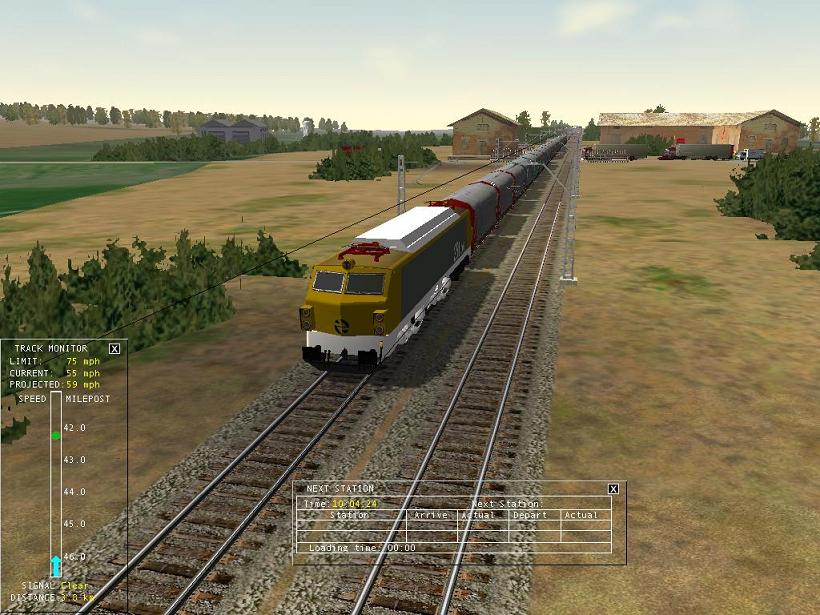The height and width of the screenshot is (615, 820).
Task: Close the Track Monitor window
Action: [114, 348]
